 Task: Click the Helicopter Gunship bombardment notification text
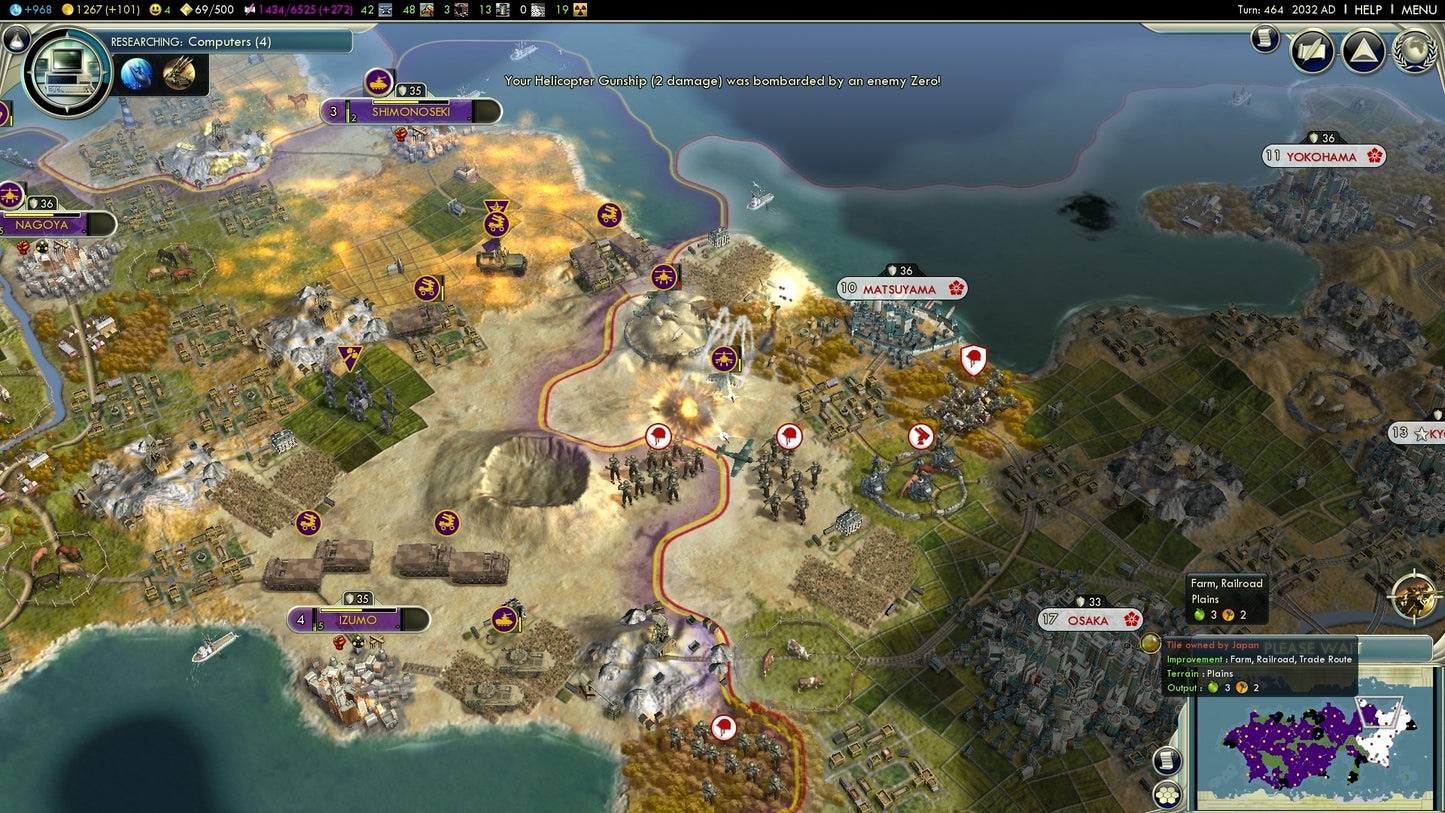tap(722, 81)
